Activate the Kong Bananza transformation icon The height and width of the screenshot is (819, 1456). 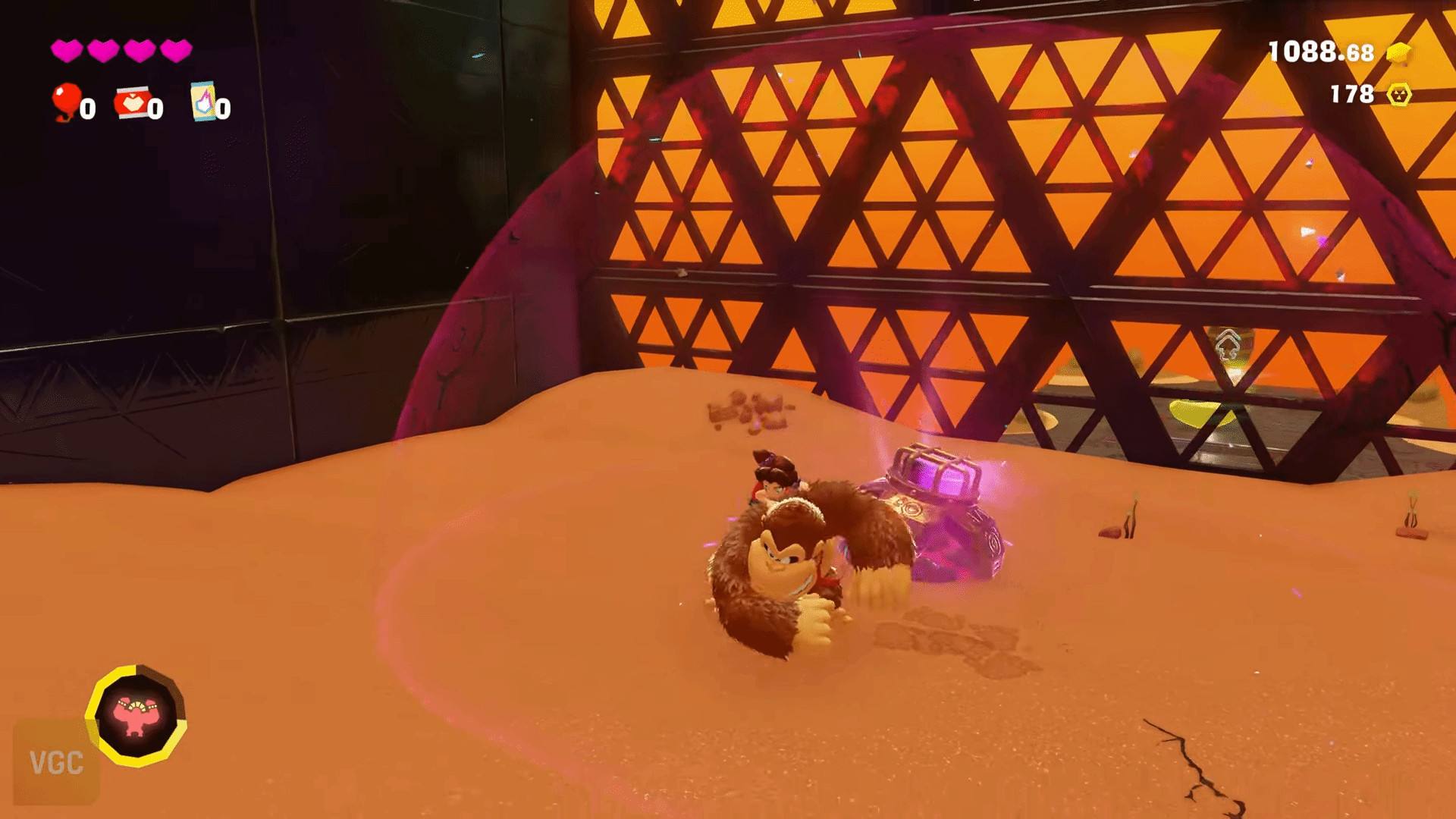(136, 715)
